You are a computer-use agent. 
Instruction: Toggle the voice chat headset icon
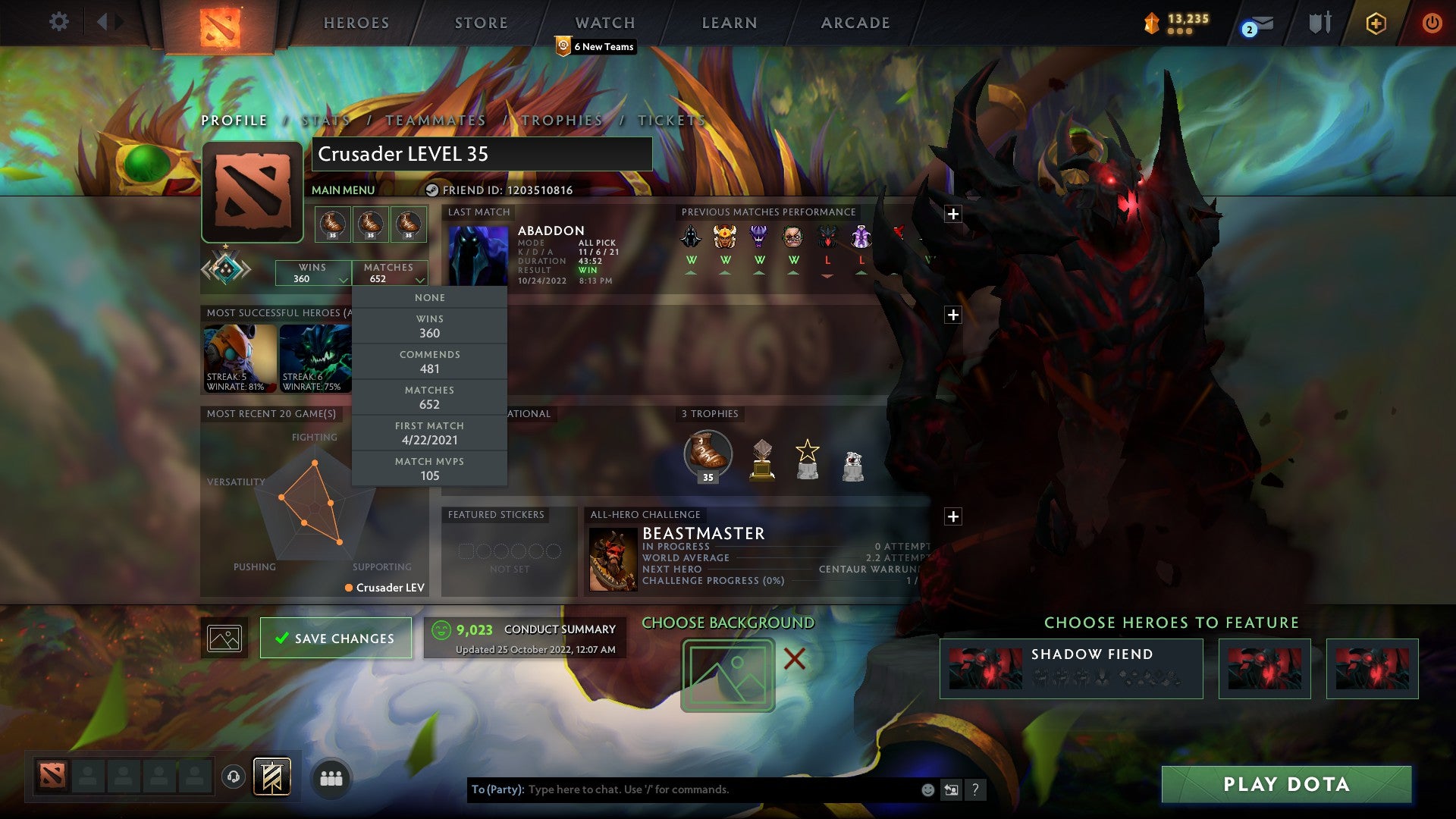[233, 777]
